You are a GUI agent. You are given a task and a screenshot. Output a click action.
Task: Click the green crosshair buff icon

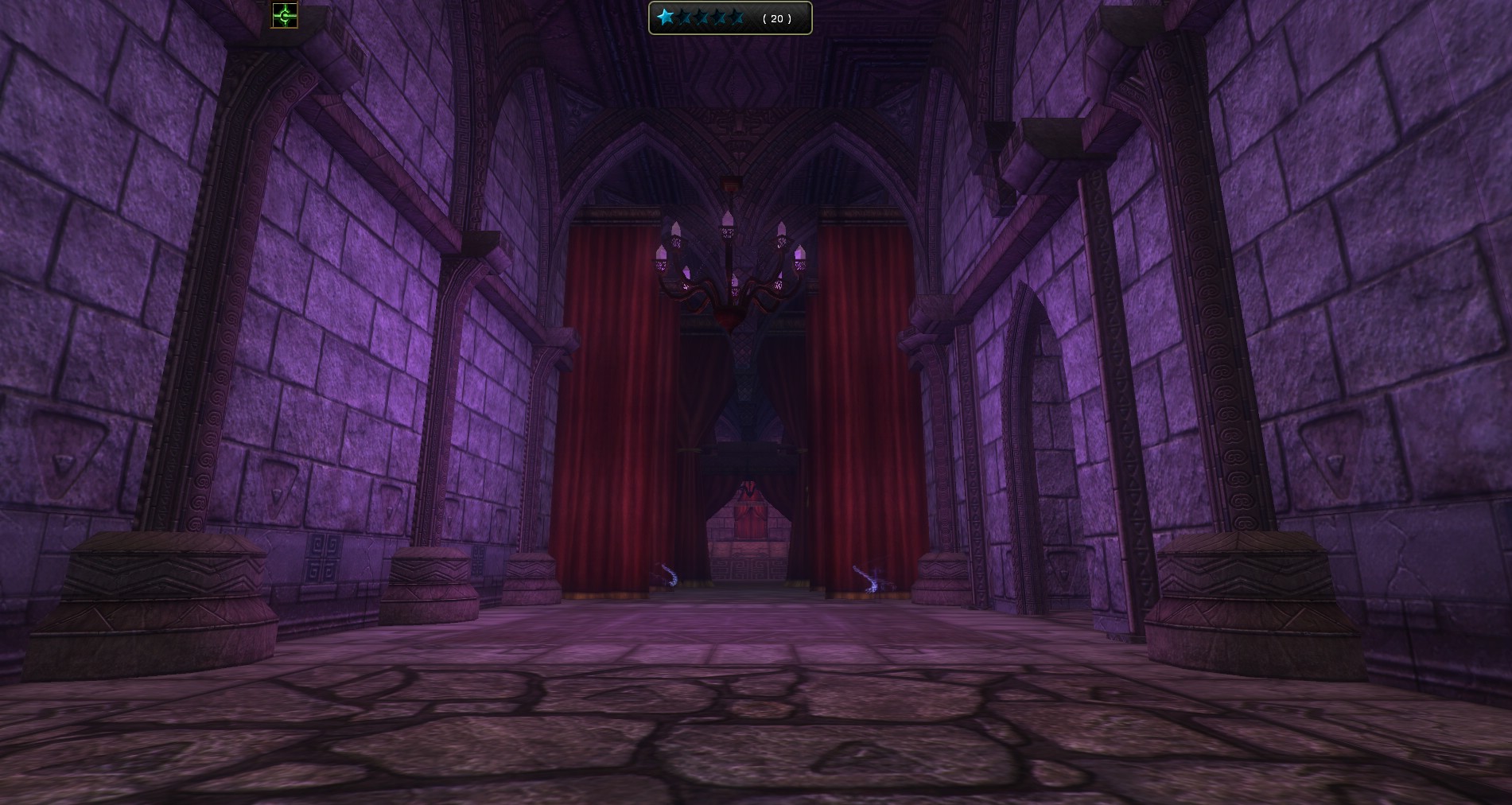(x=285, y=15)
